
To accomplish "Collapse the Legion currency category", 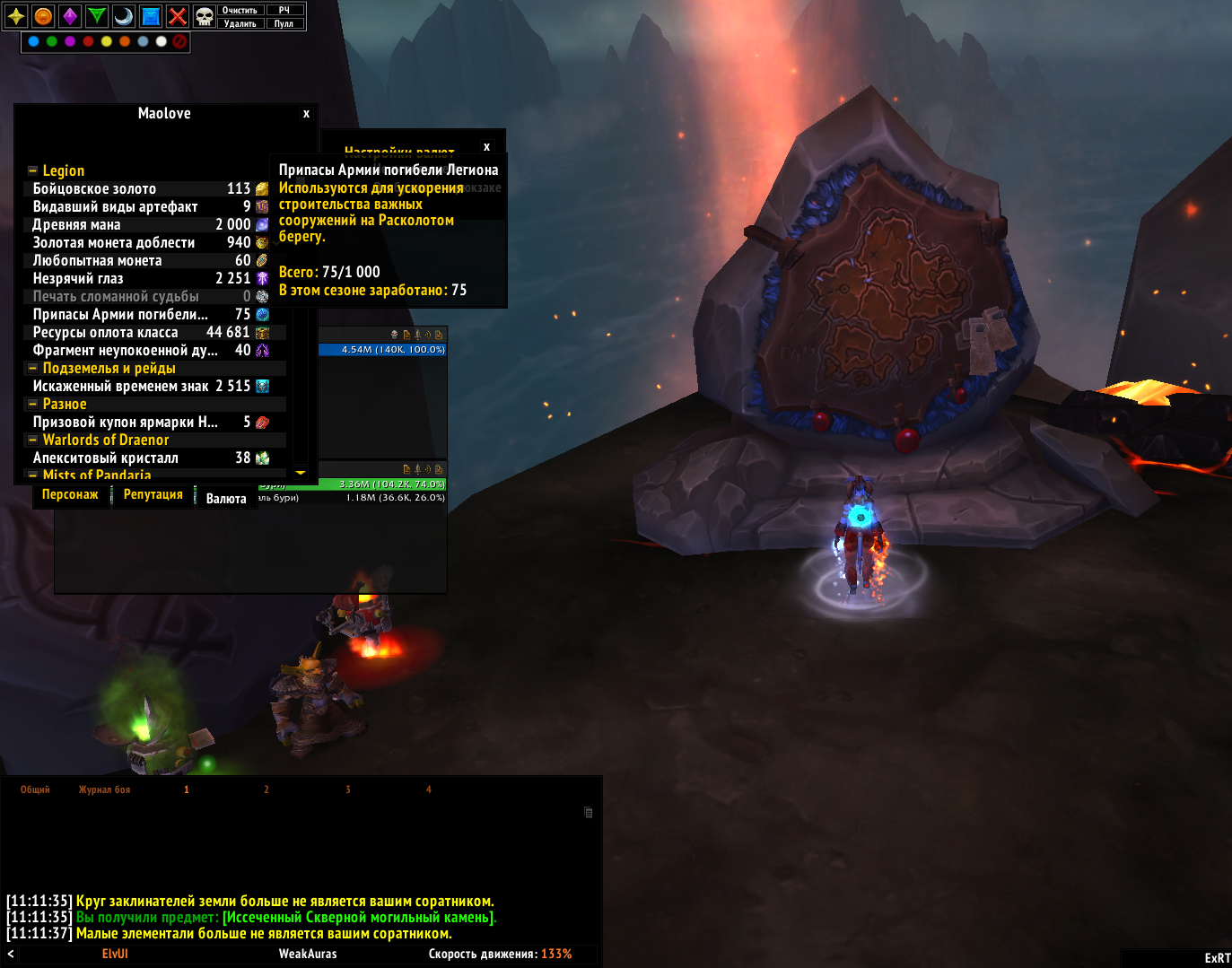I will (x=33, y=170).
